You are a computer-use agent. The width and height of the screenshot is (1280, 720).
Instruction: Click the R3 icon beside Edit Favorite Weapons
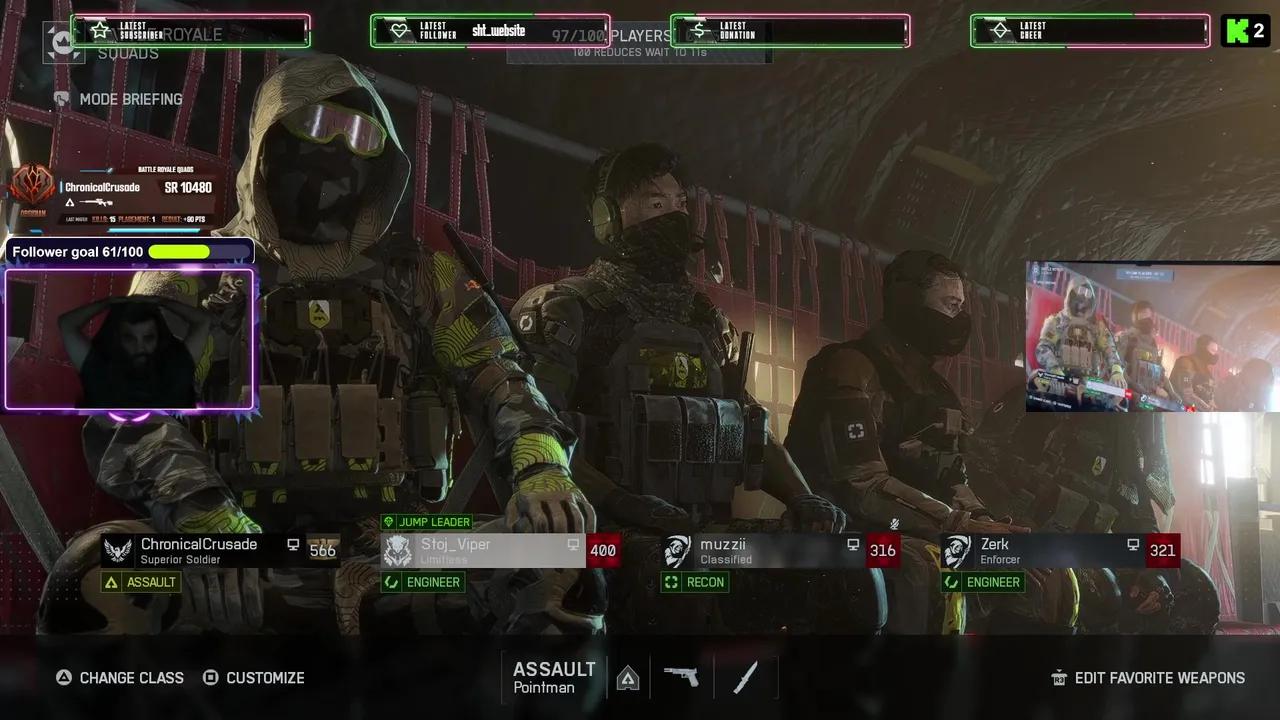click(x=1059, y=678)
